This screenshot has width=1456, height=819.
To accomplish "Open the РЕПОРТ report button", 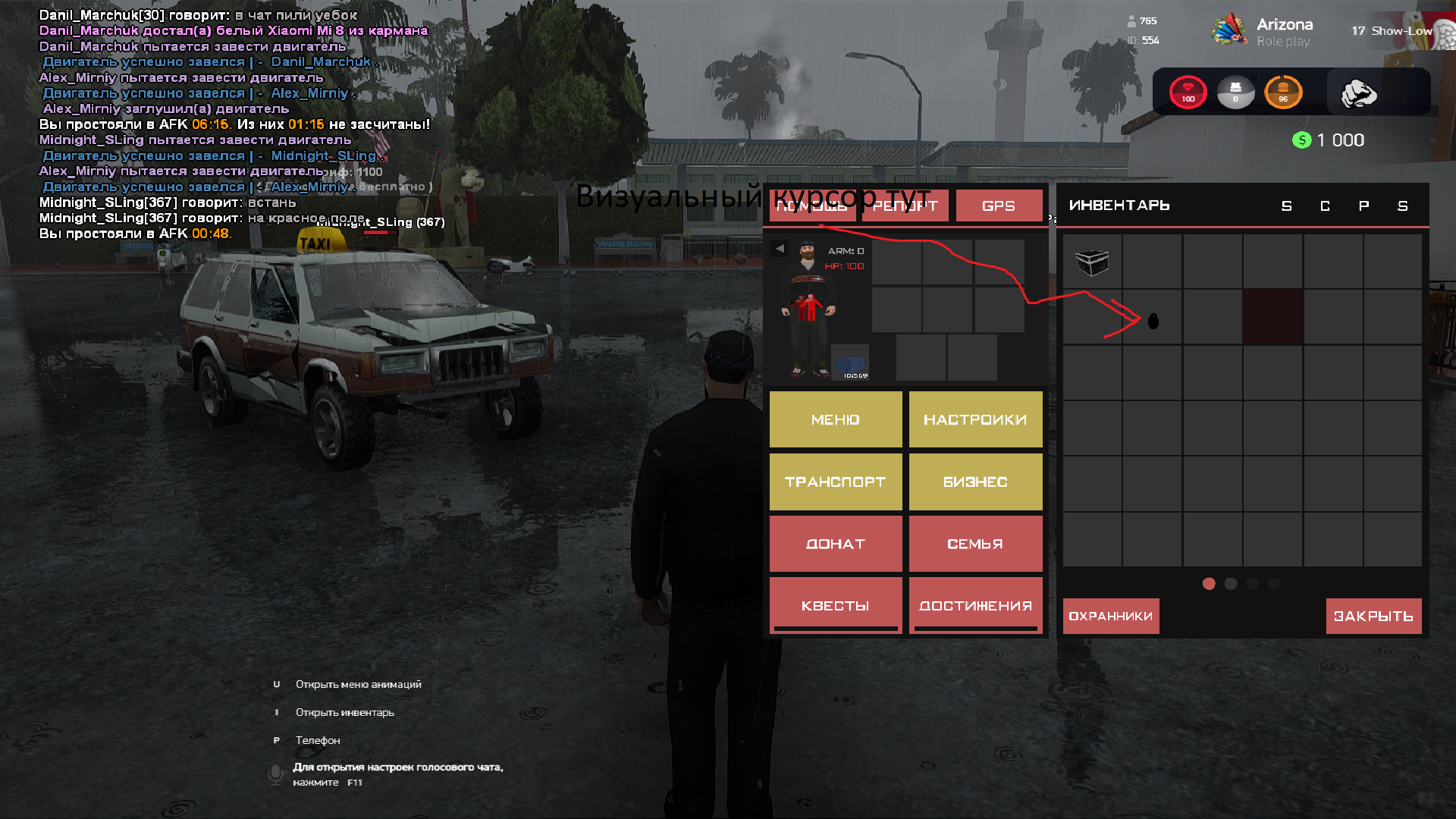I will pos(905,206).
